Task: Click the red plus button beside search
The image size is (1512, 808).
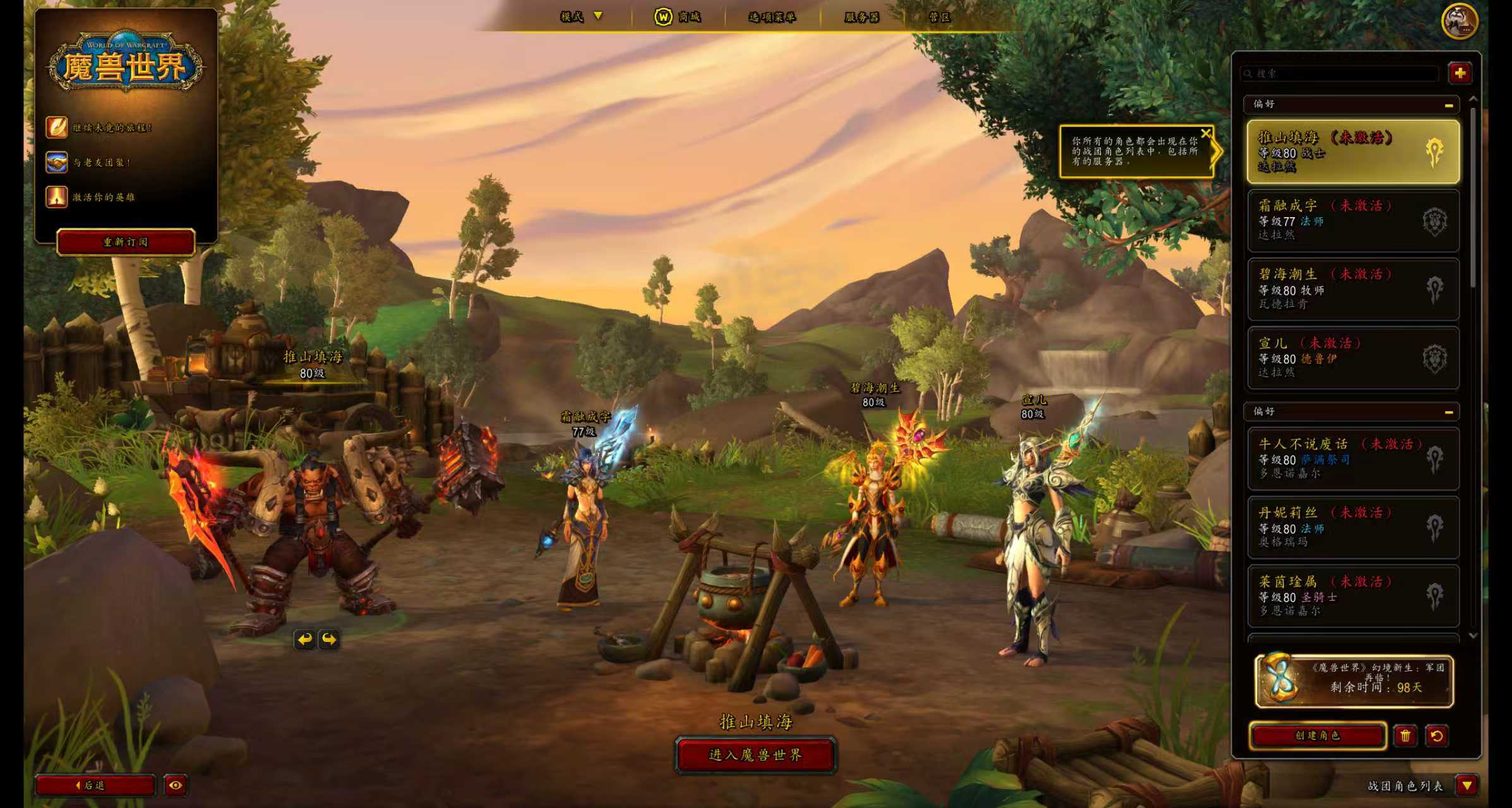Action: pos(1460,73)
